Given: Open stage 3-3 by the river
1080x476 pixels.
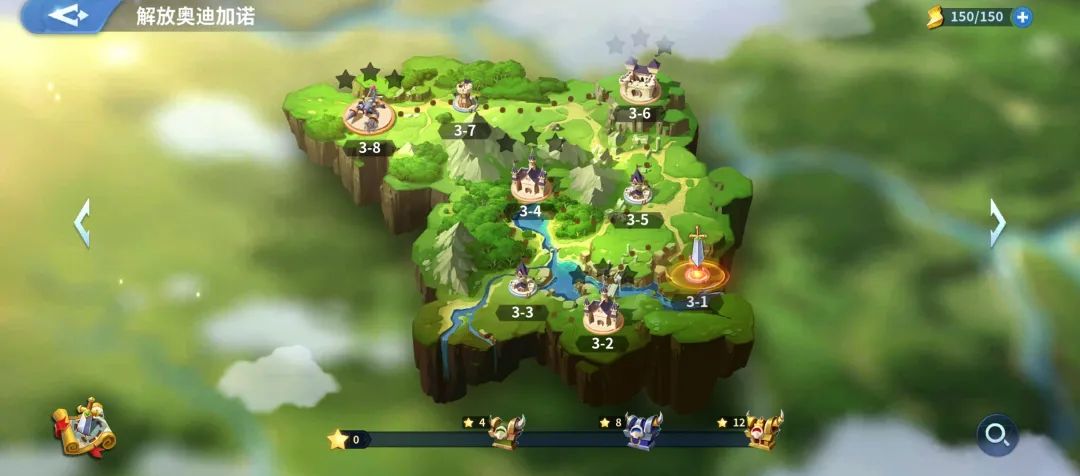Looking at the screenshot, I should (522, 282).
